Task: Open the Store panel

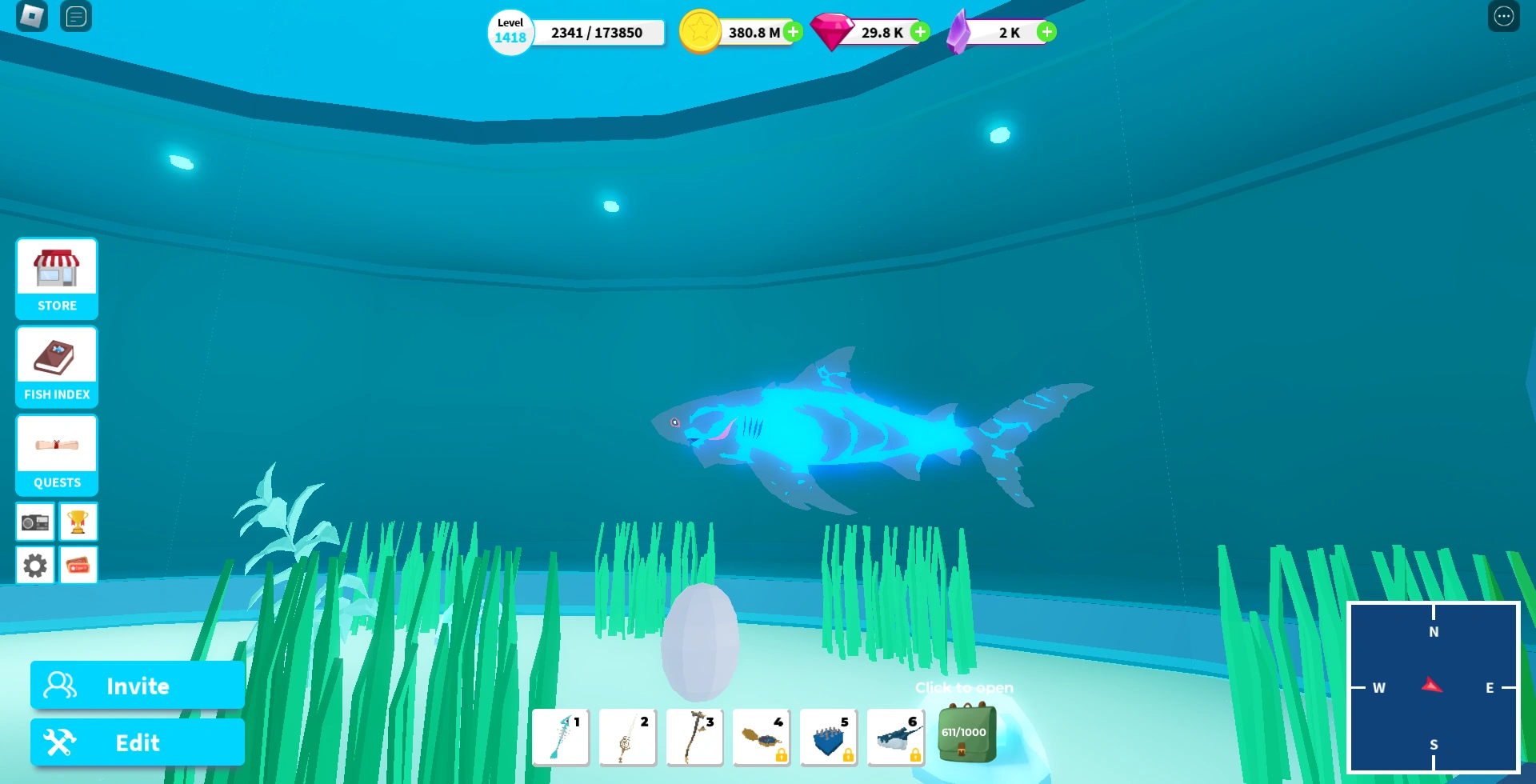Action: click(x=55, y=278)
